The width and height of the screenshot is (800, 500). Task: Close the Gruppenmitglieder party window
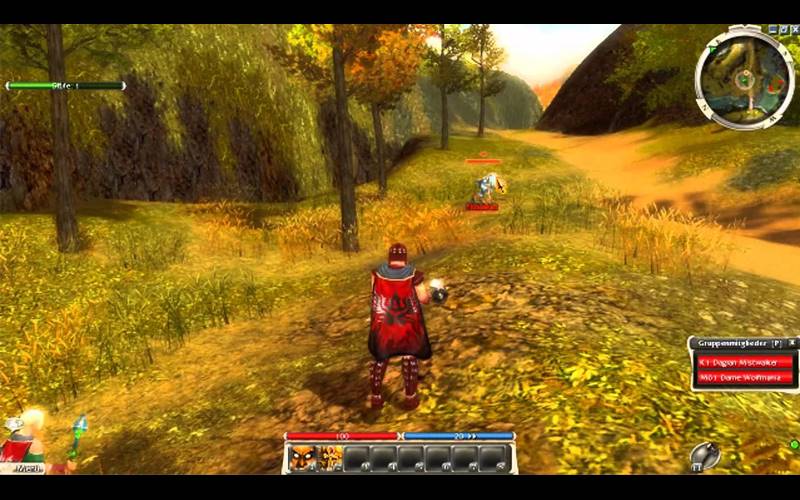click(792, 343)
